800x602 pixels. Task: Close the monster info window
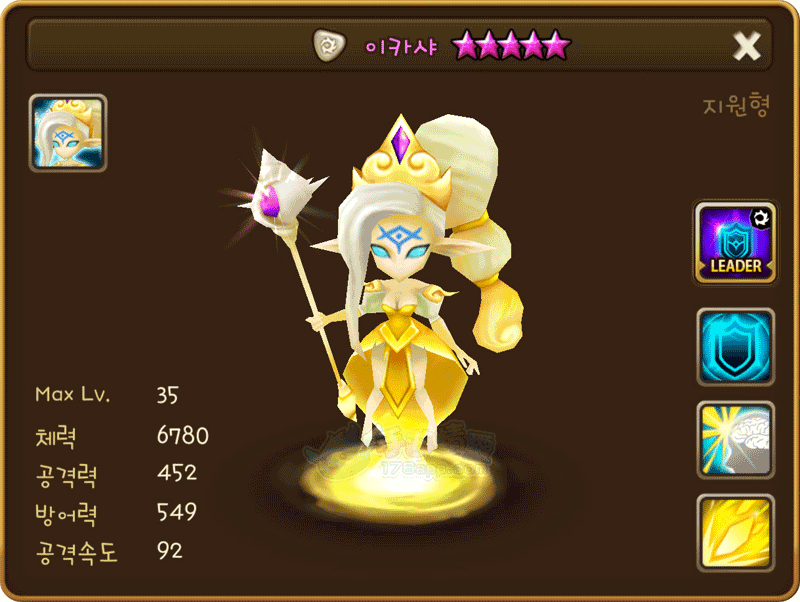747,45
